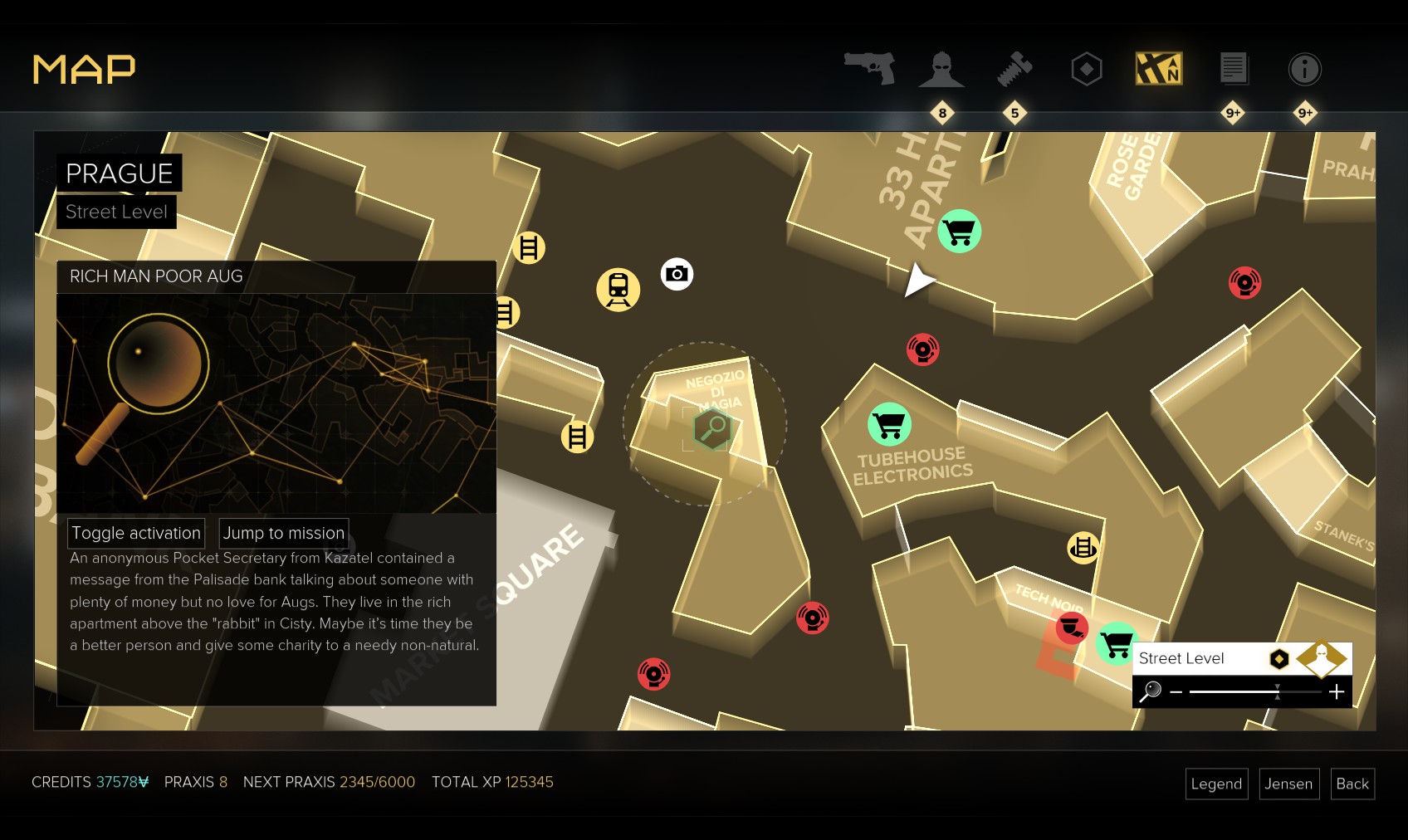Select the red police cap map marker
This screenshot has height=840, width=1408.
1071,628
